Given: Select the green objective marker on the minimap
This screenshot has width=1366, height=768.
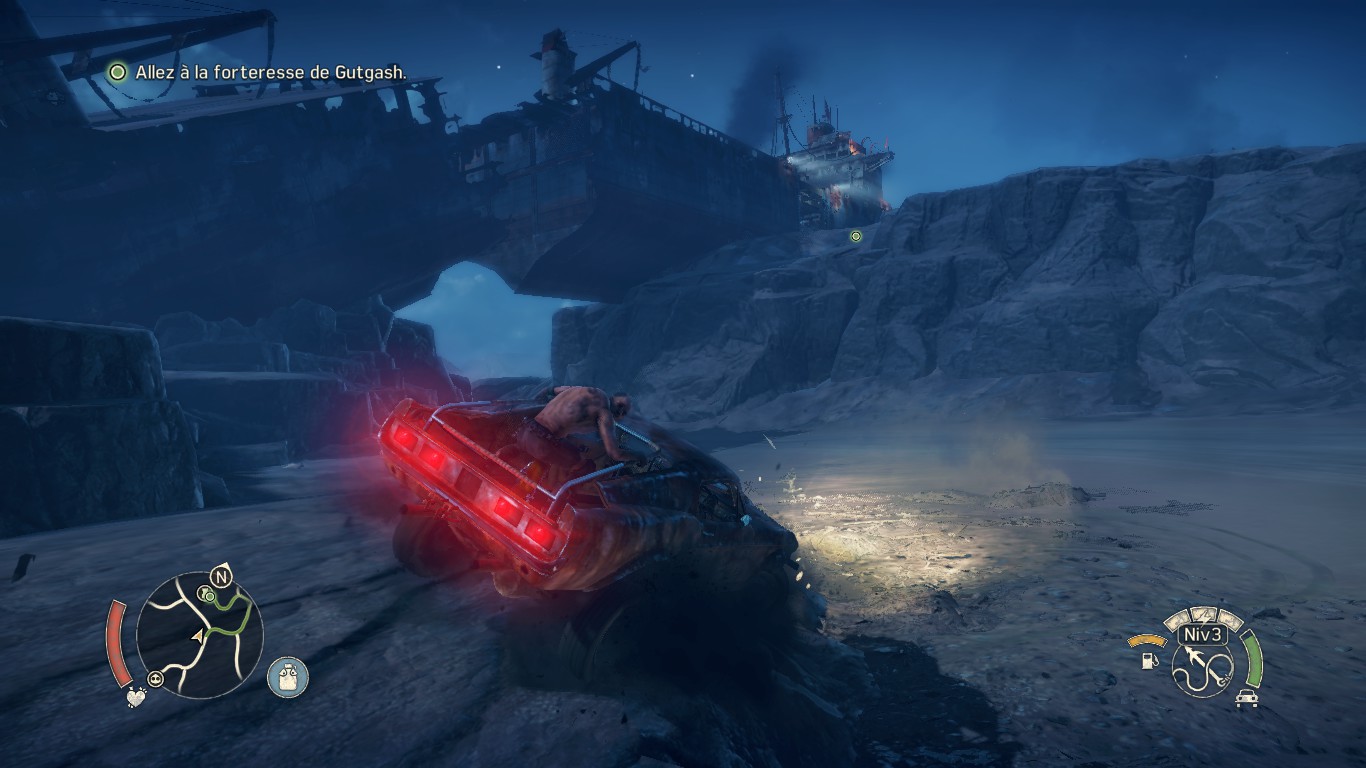Looking at the screenshot, I should click(209, 596).
